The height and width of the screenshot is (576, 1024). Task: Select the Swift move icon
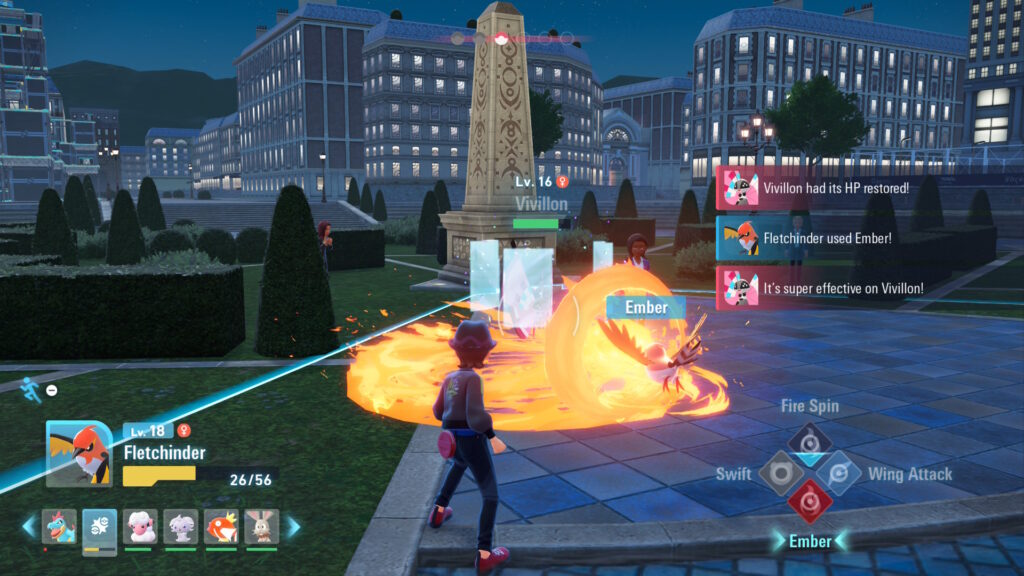pos(780,472)
